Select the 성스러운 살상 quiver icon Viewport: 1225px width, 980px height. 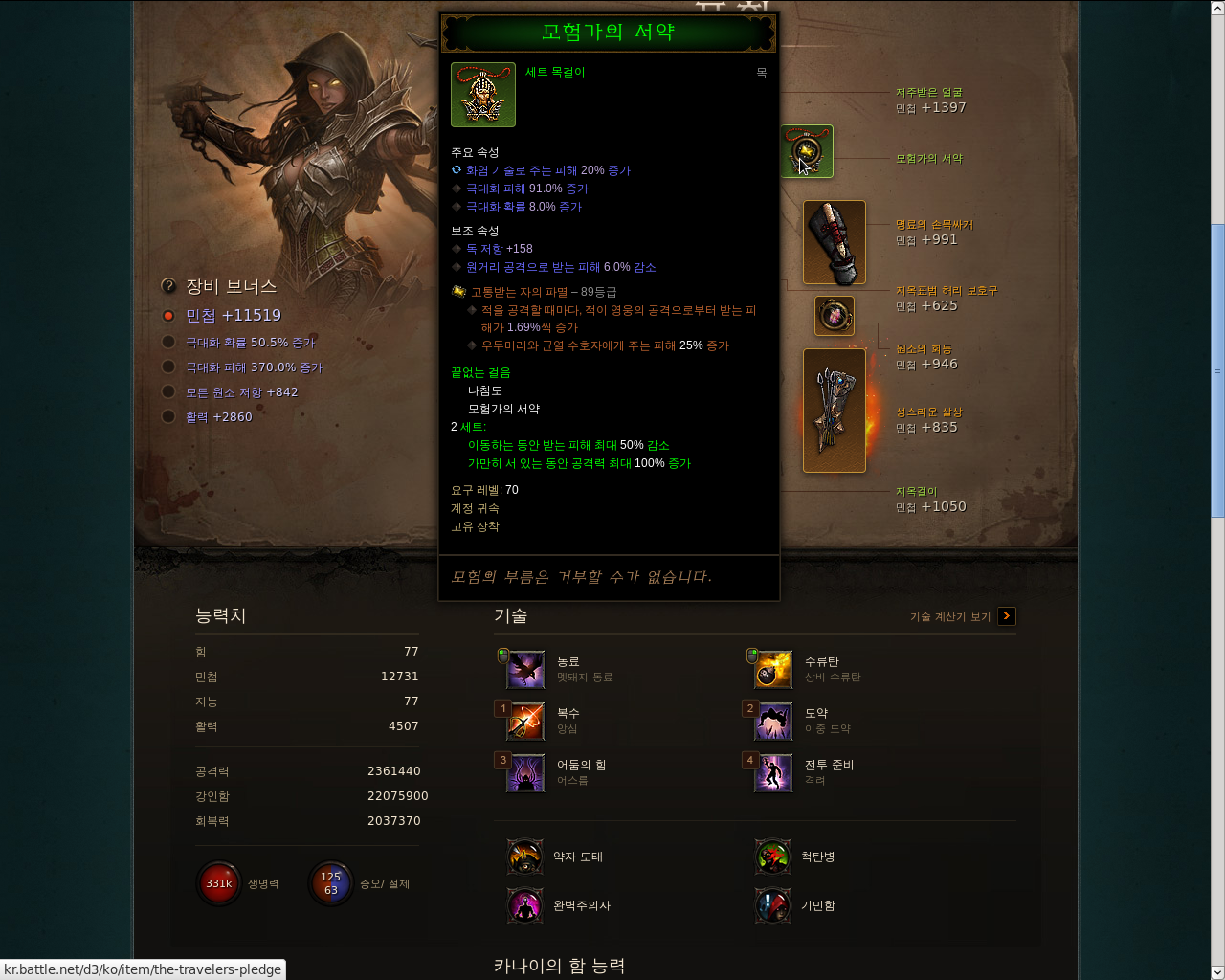[x=834, y=410]
